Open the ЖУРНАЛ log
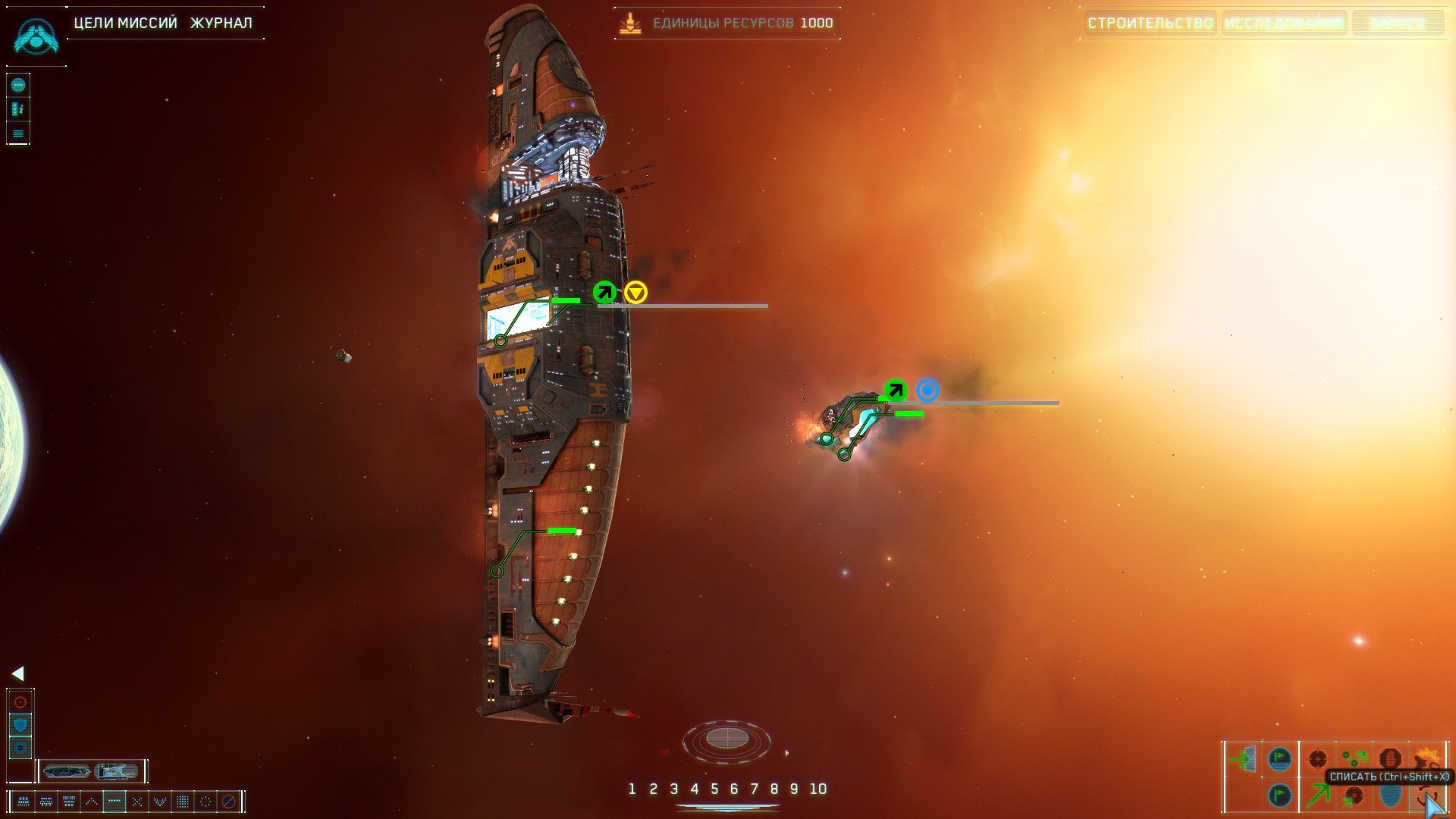The width and height of the screenshot is (1456, 819). 221,23
